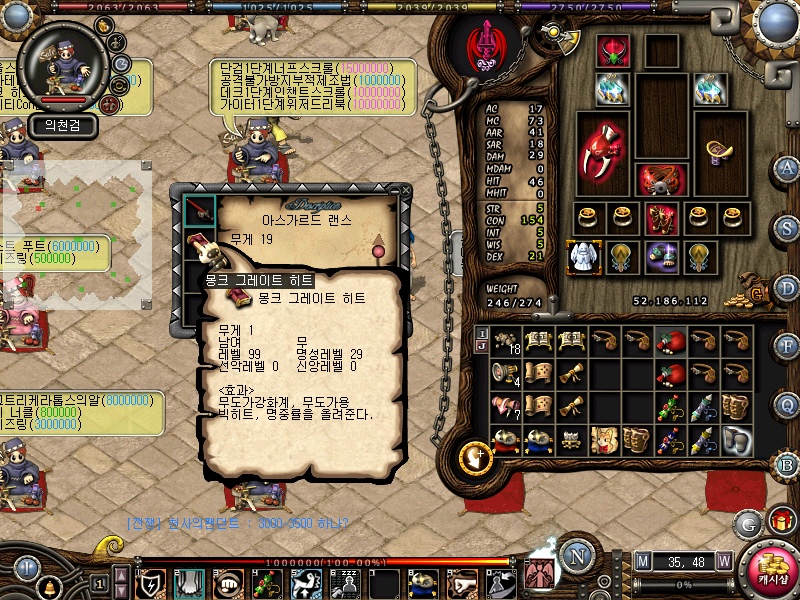This screenshot has width=800, height=600.
Task: Click the W button beside coordinates
Action: (x=723, y=561)
